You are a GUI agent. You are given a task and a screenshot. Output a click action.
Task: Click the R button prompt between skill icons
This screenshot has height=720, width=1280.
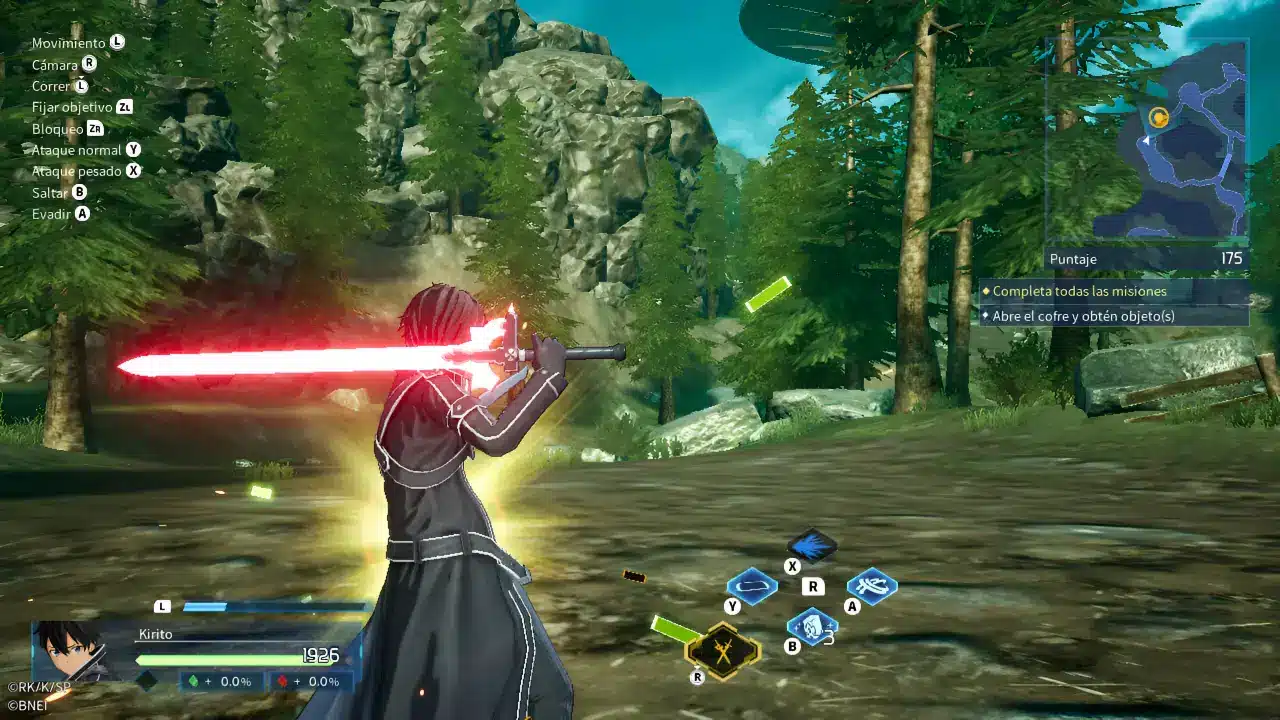pyautogui.click(x=812, y=586)
